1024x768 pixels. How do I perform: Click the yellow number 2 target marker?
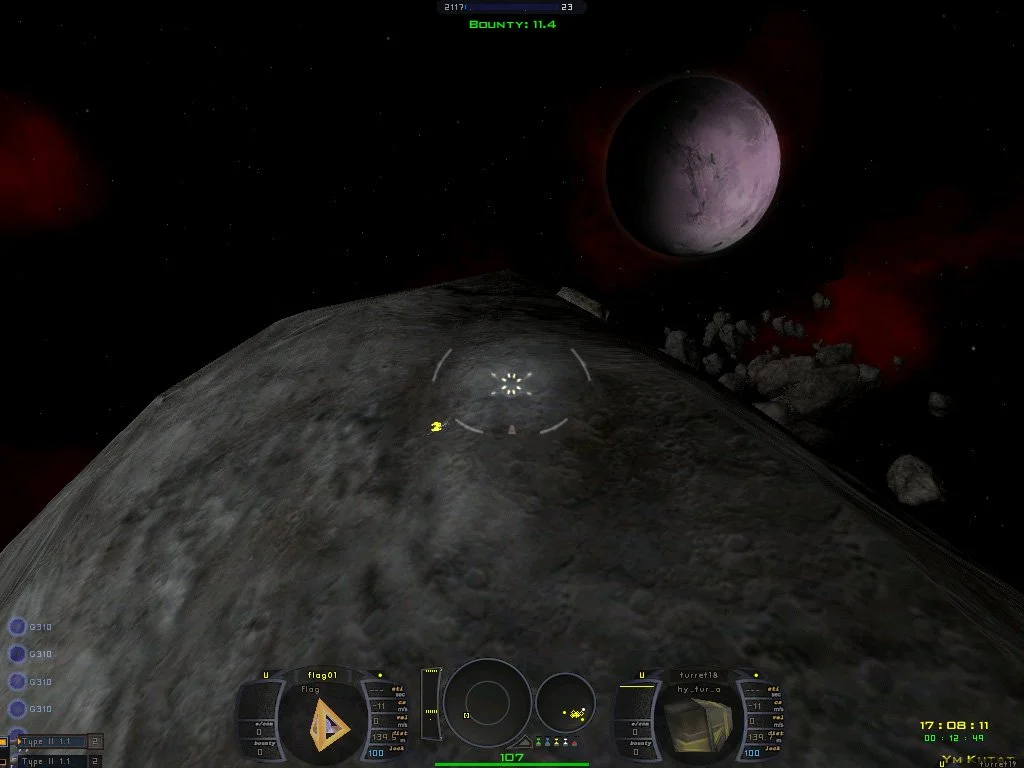436,427
